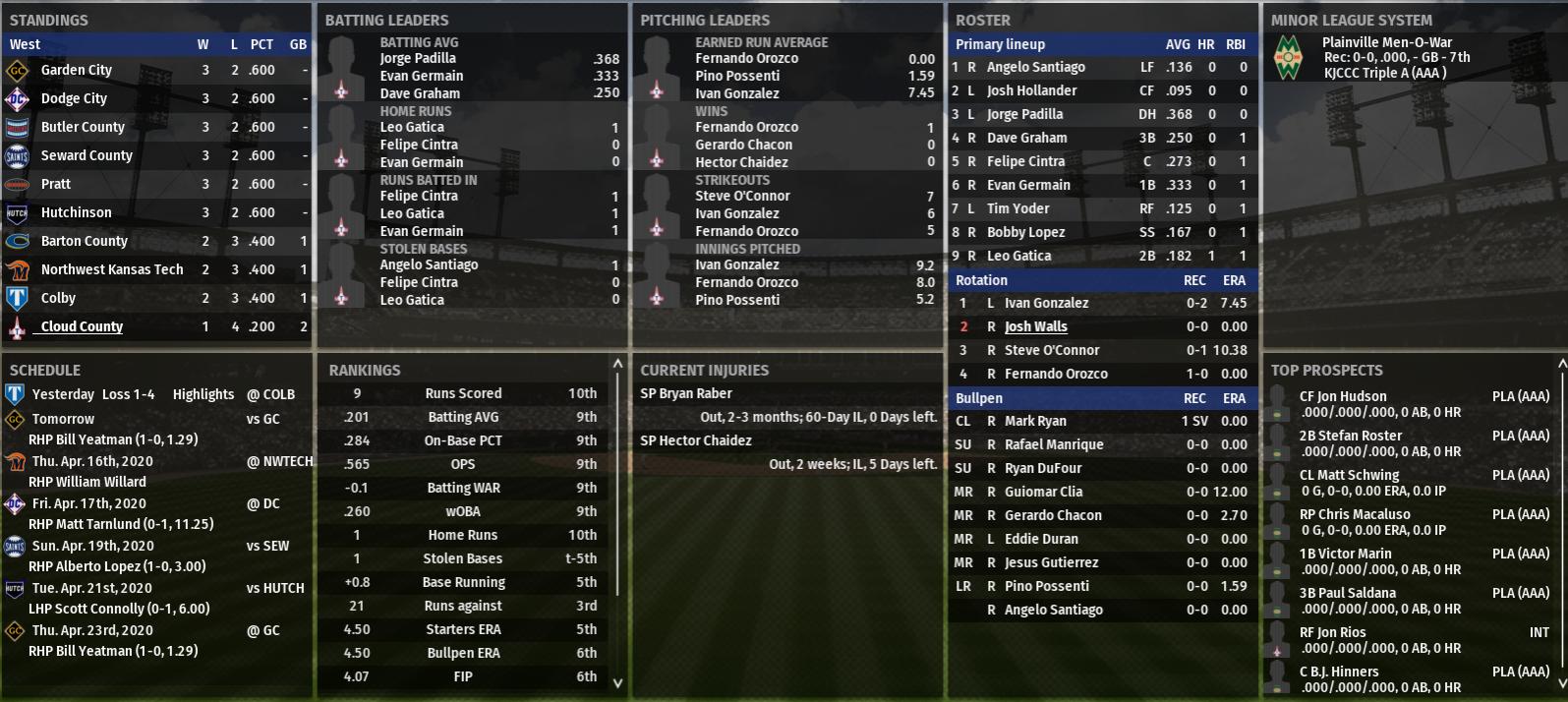Open yesterday's game Highlights

click(x=203, y=394)
